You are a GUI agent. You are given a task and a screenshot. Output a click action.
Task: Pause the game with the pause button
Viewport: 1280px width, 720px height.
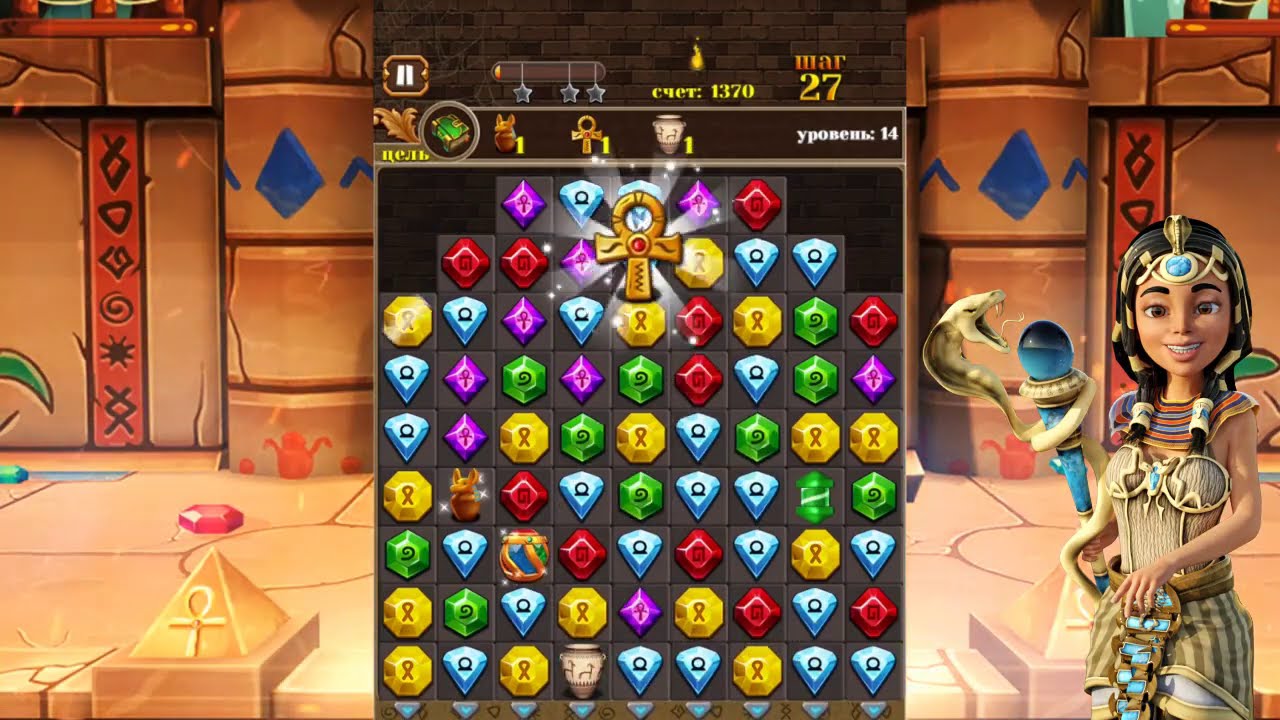(405, 75)
